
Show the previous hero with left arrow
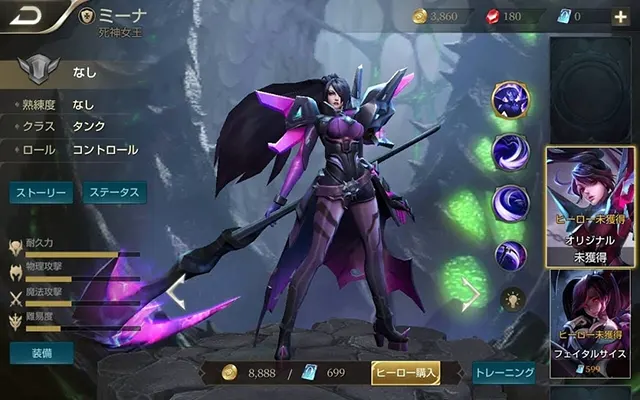click(x=177, y=295)
